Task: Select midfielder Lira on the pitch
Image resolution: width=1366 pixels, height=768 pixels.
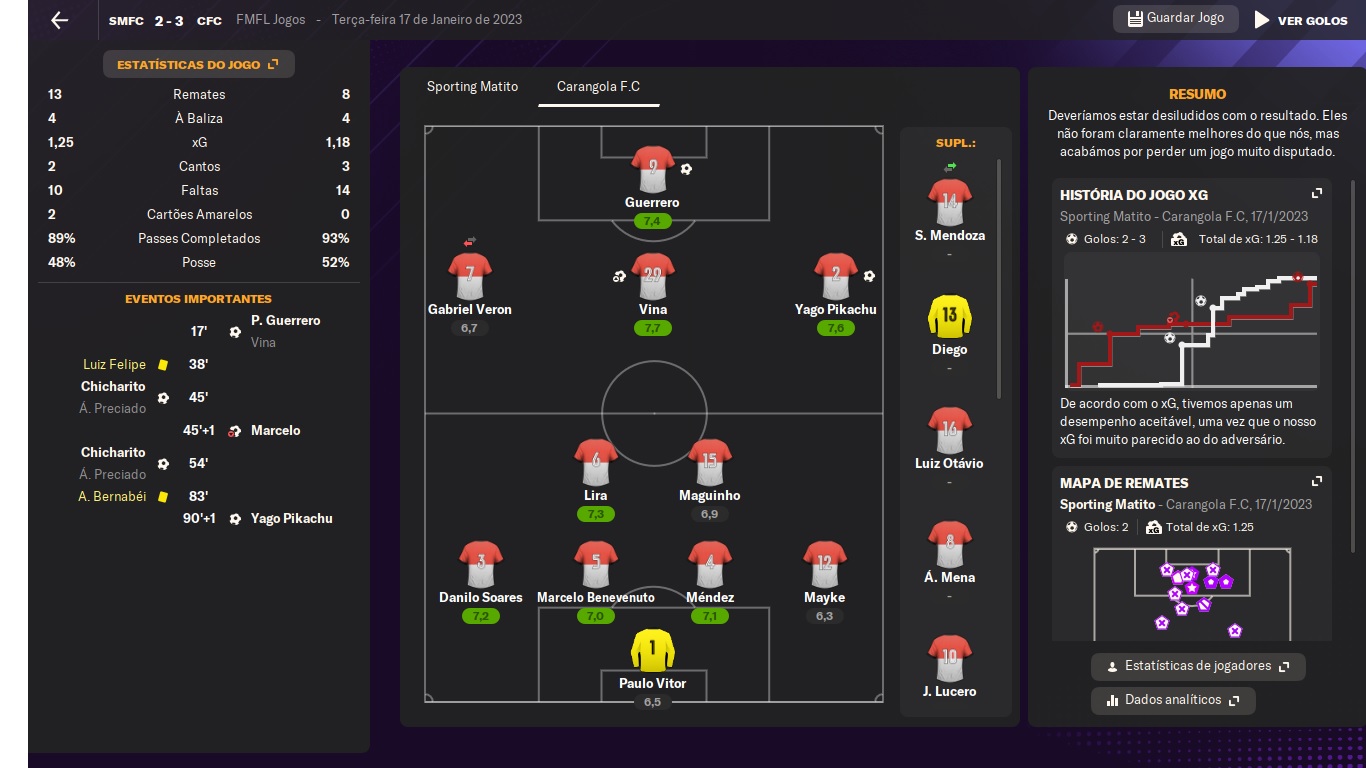Action: pyautogui.click(x=595, y=463)
